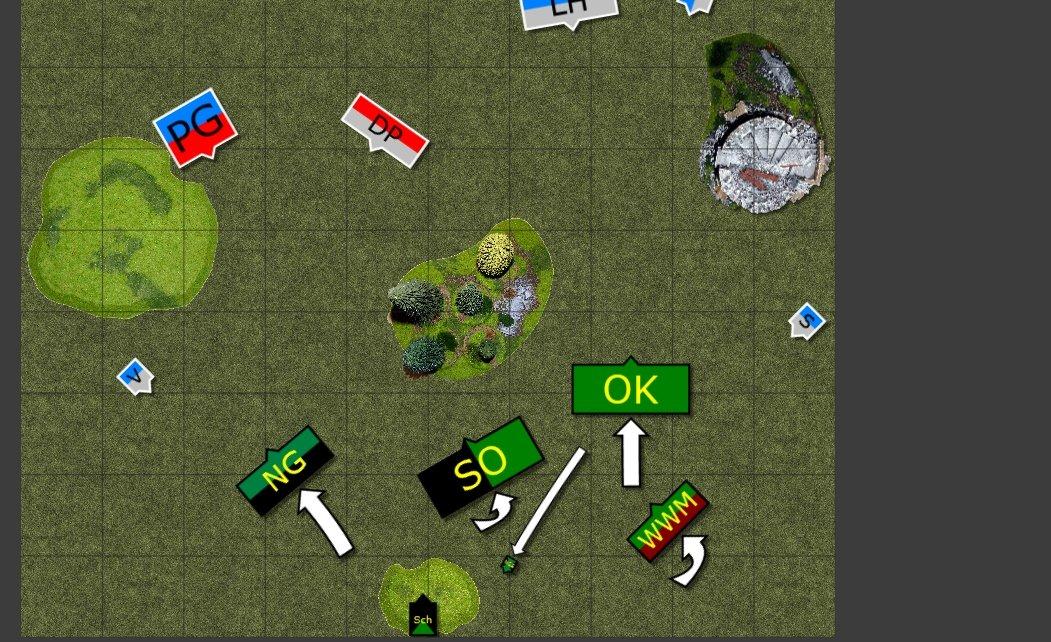Select the small Sch unit marker

423,618
